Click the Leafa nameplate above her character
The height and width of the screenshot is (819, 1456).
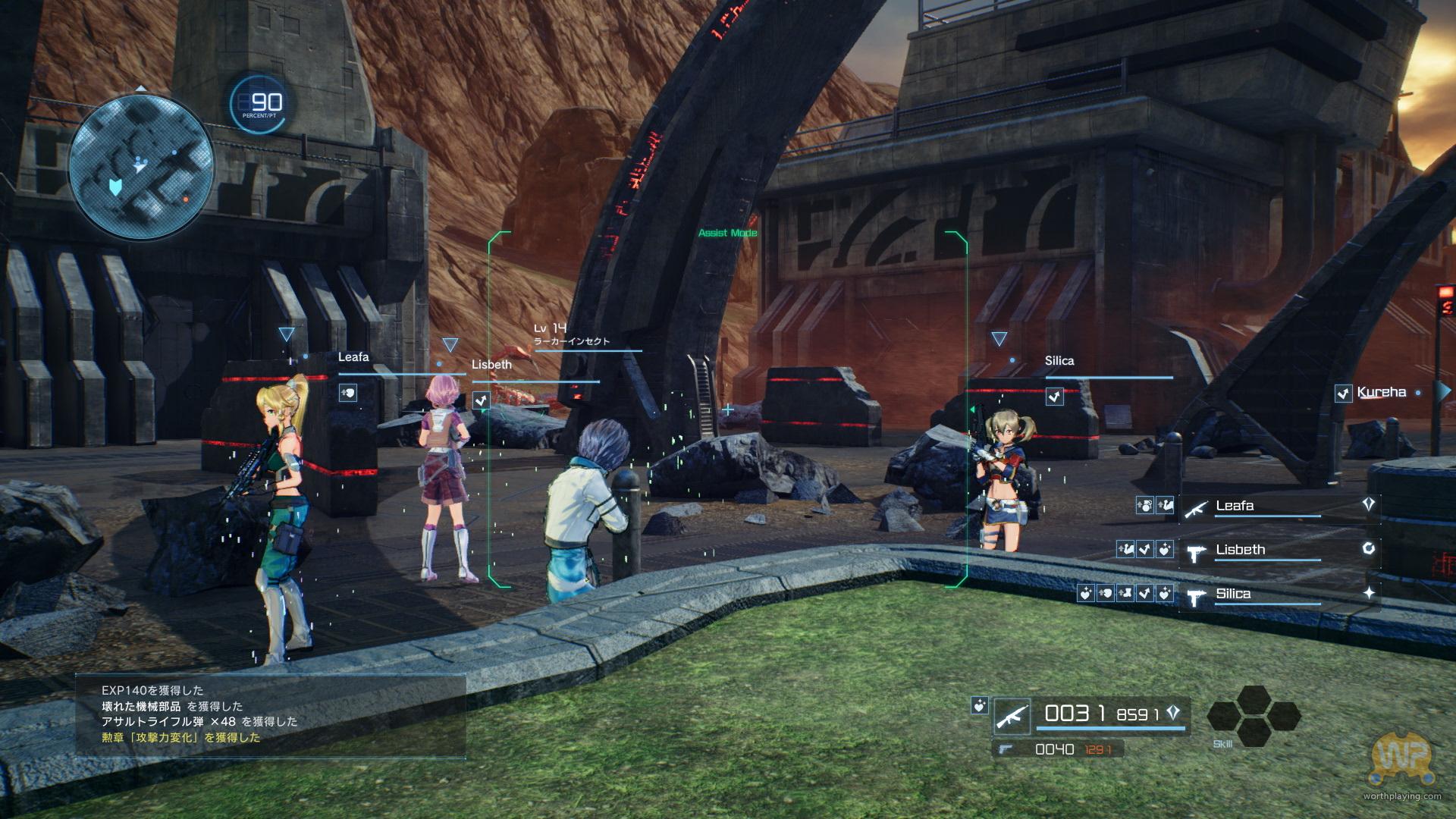[353, 357]
